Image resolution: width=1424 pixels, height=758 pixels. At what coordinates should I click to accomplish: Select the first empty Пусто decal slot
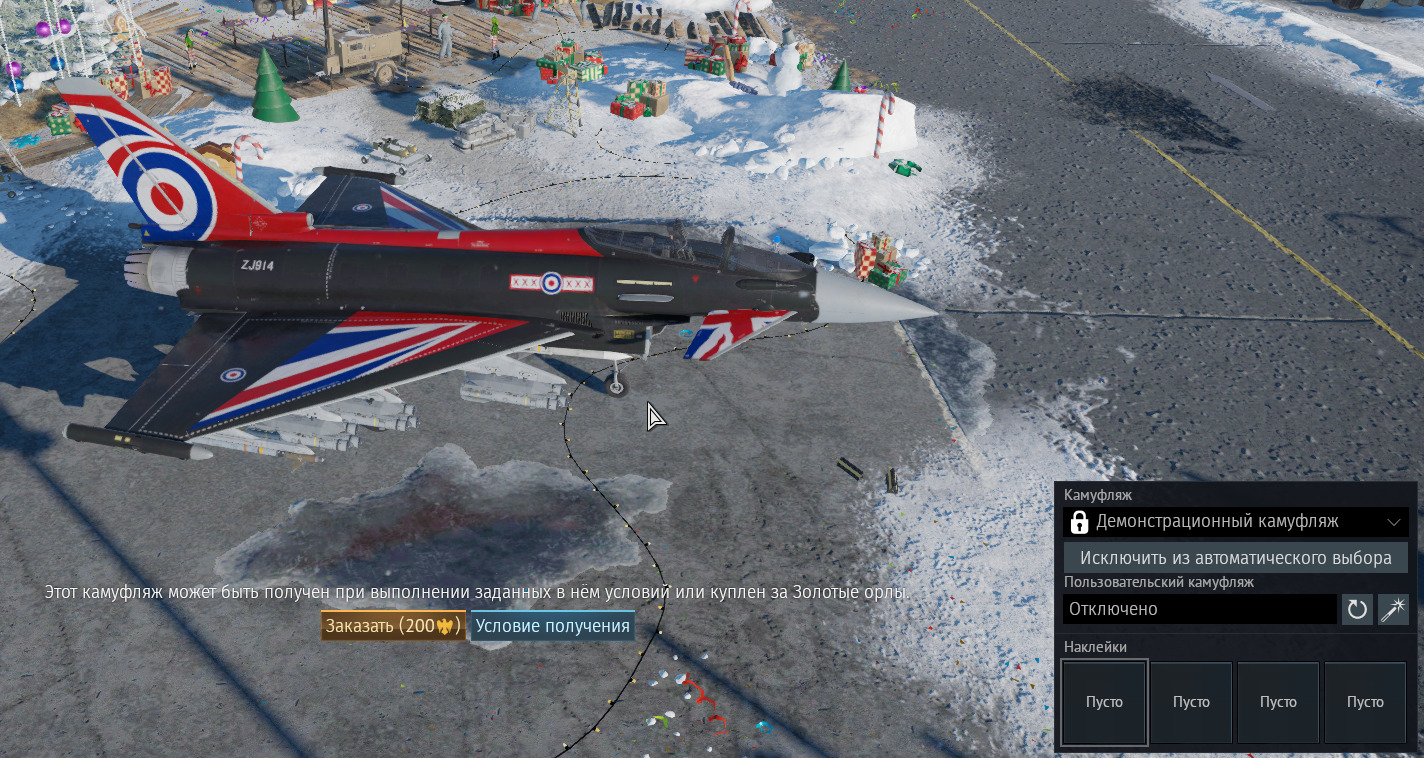(x=1104, y=702)
